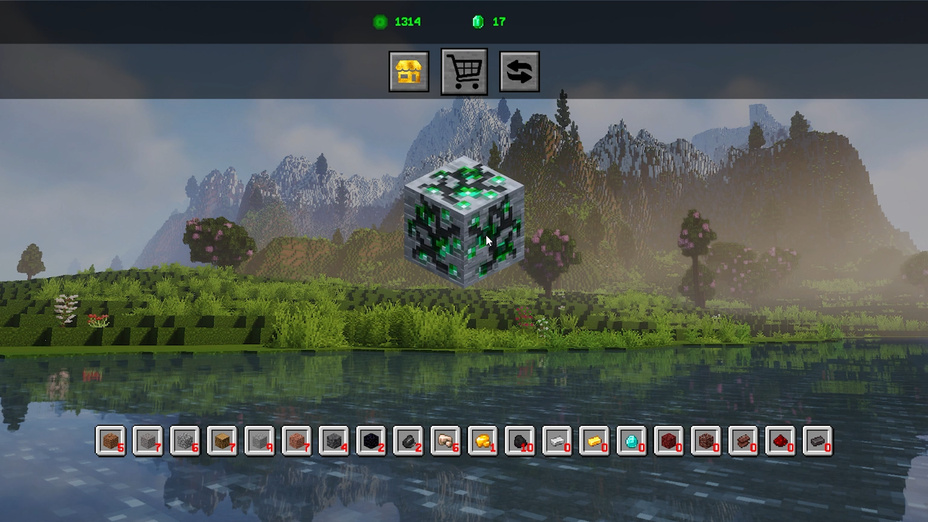Select the gold ingot slot
928x522 pixels.
[594, 440]
